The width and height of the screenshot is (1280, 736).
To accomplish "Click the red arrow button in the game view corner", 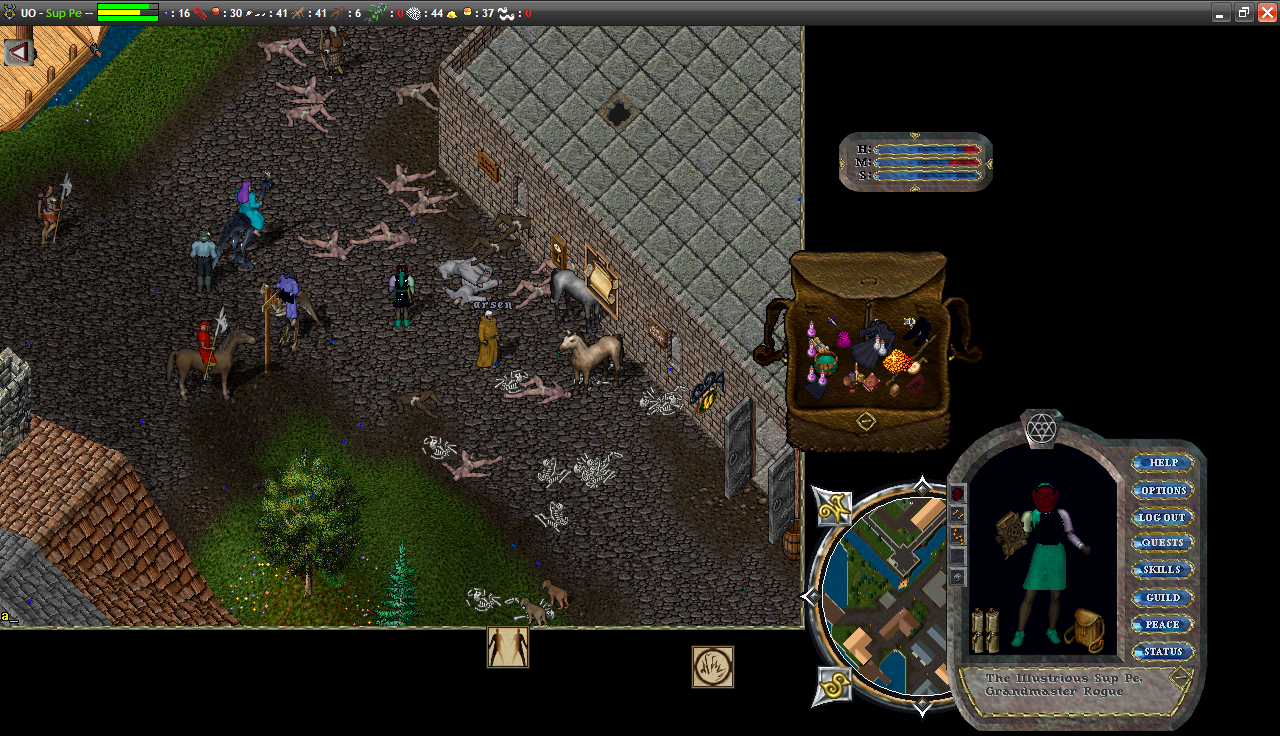I will pyautogui.click(x=18, y=52).
